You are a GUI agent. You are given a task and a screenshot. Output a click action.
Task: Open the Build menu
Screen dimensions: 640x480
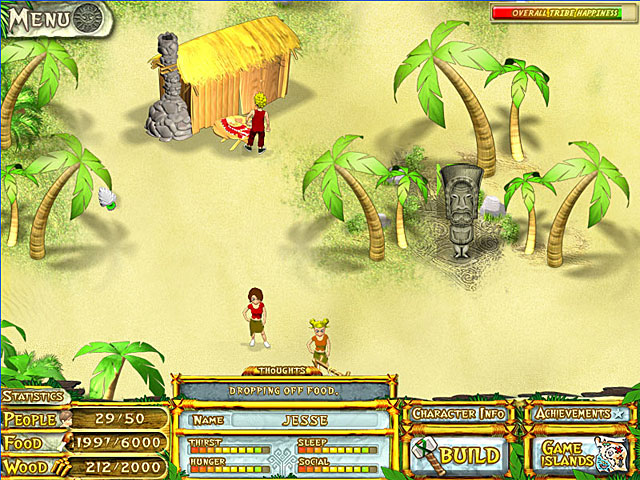(x=459, y=455)
